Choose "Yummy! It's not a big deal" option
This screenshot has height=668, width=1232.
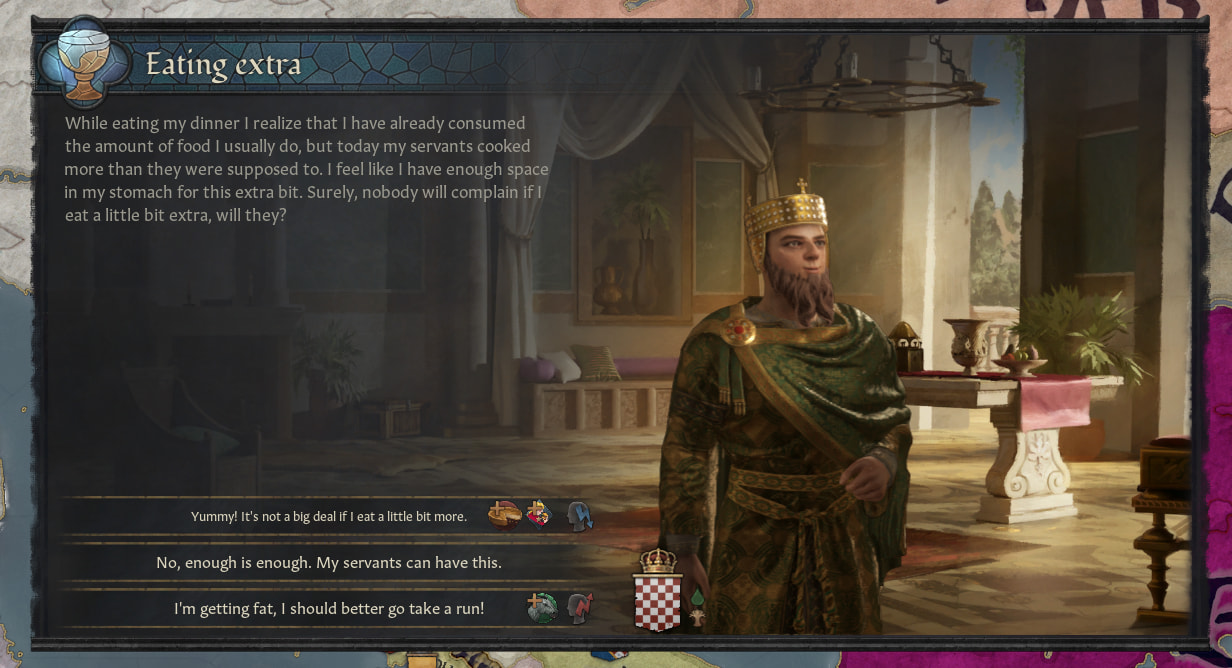[328, 517]
